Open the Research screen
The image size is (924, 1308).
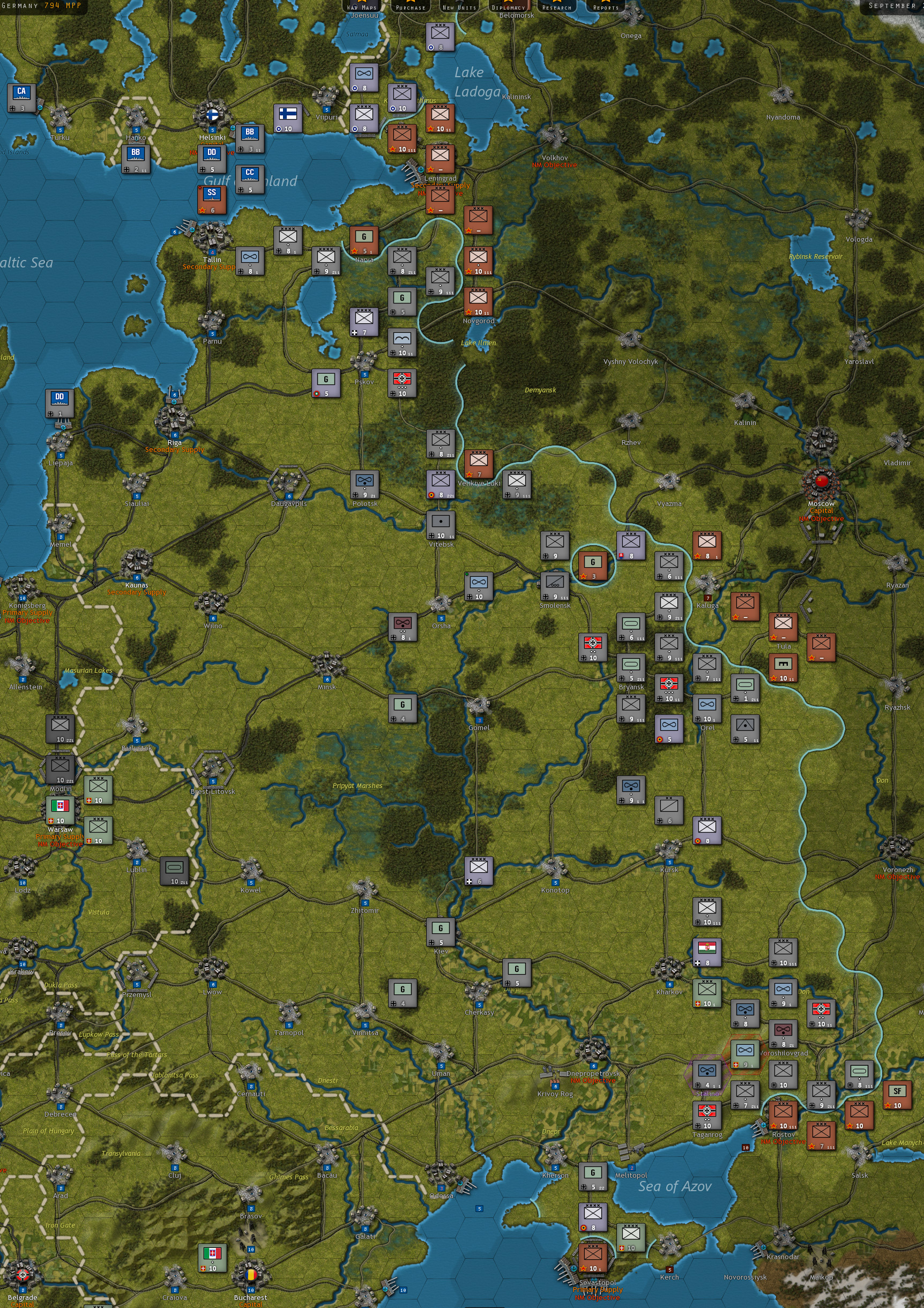(x=556, y=8)
